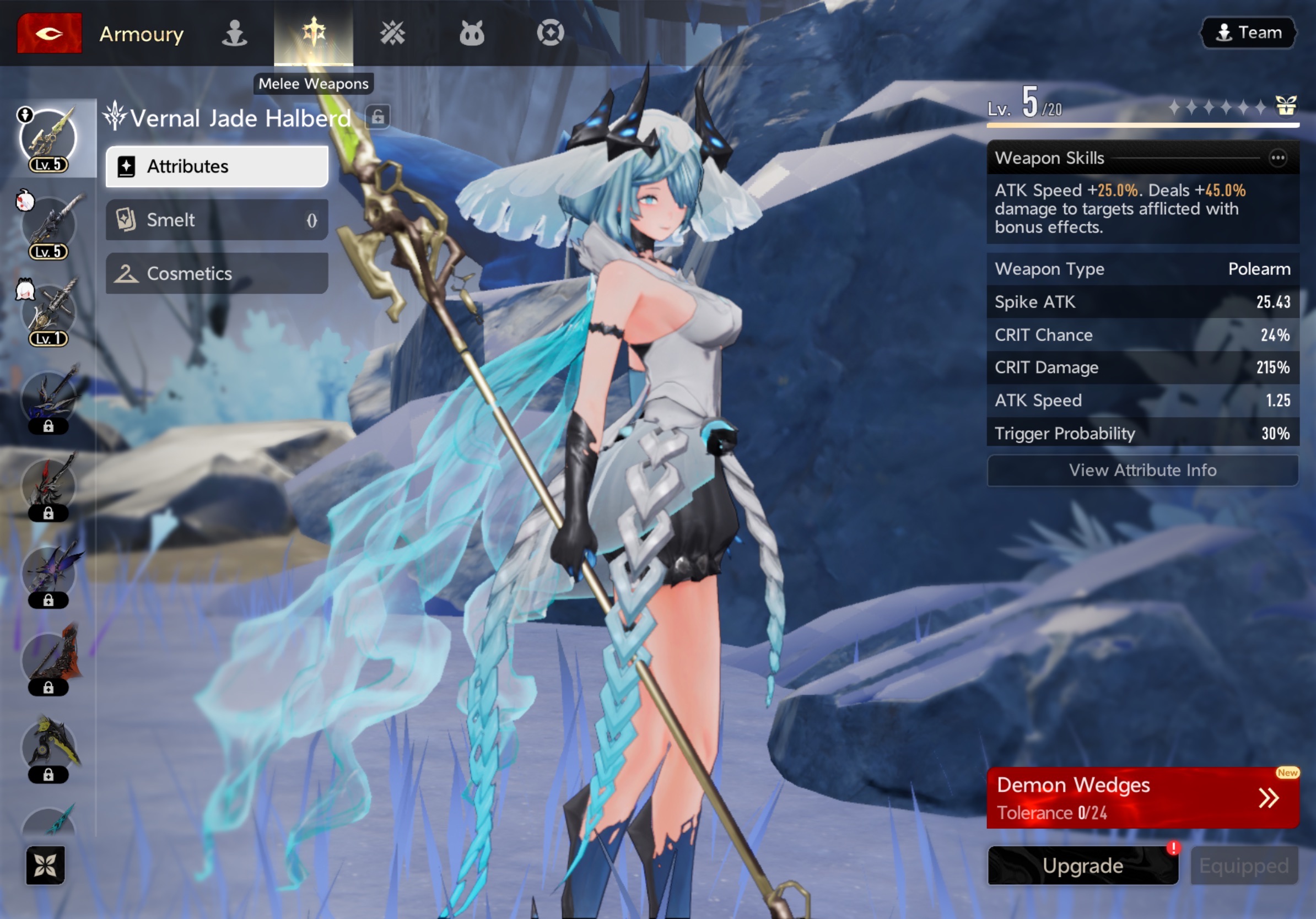Viewport: 1316px width, 919px height.
Task: Expand Weapon Skills details with ellipsis button
Action: 1277,158
